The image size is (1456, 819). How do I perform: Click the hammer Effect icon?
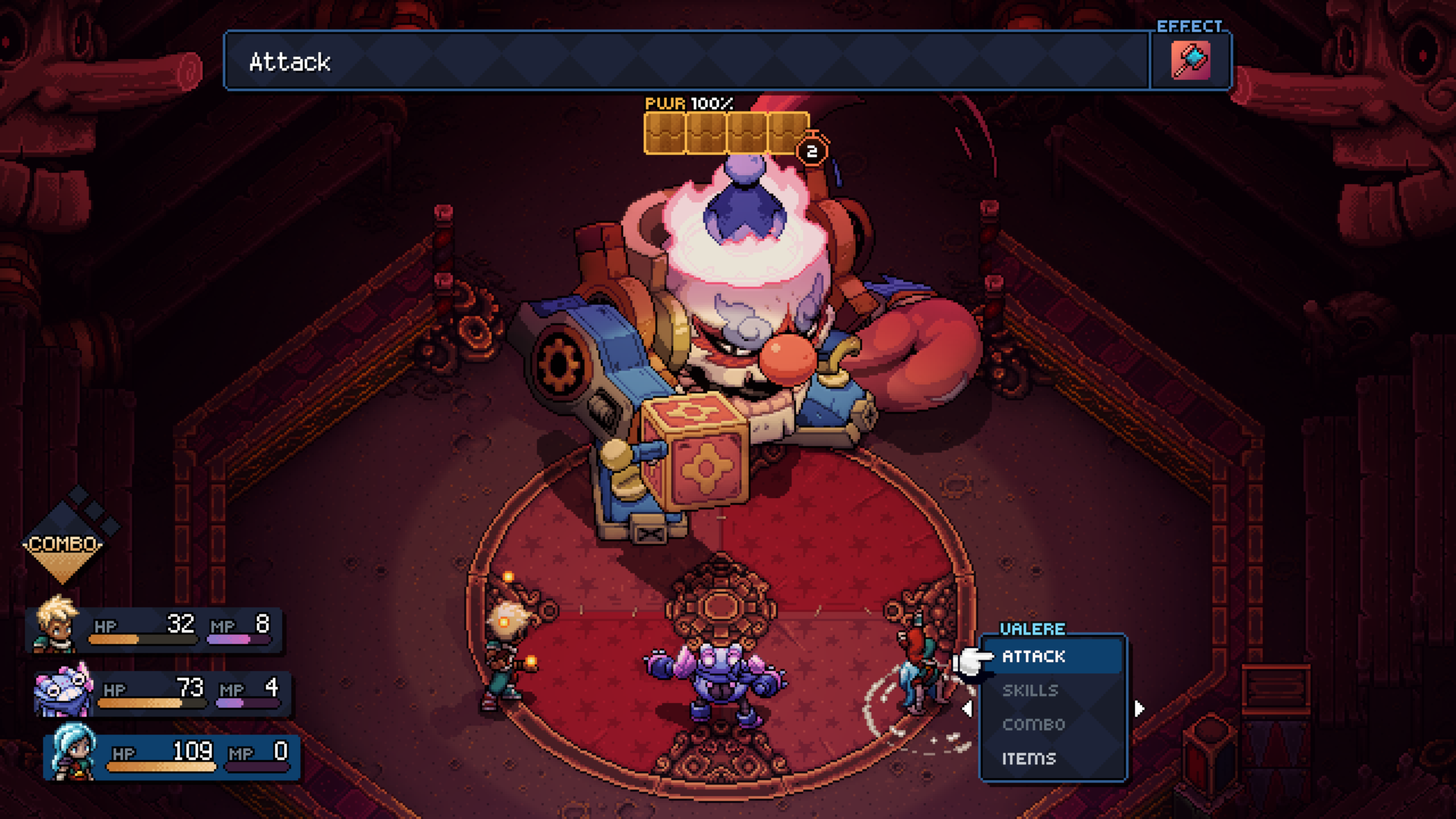(1191, 60)
